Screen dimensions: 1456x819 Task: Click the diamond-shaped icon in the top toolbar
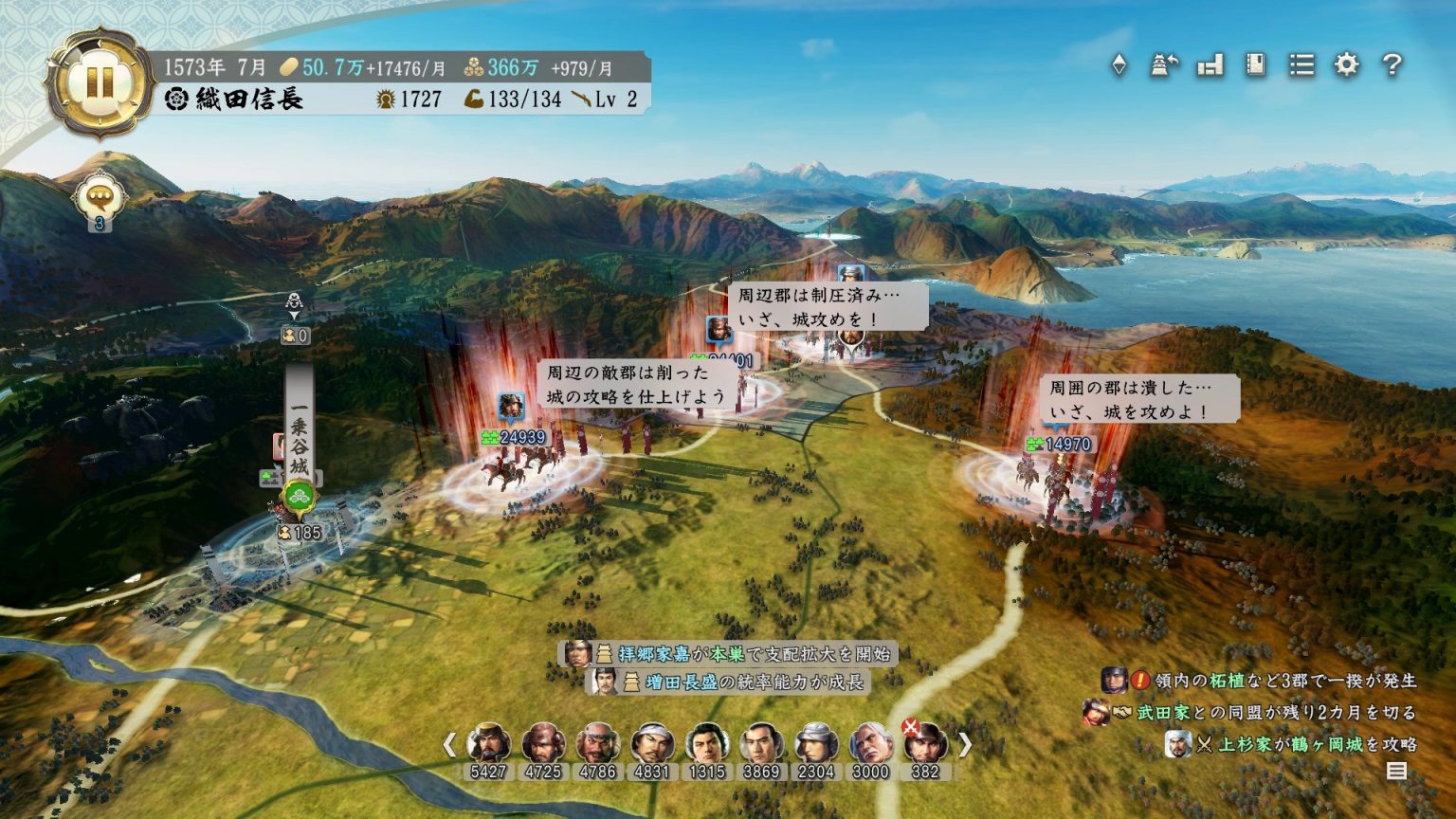tap(1119, 65)
